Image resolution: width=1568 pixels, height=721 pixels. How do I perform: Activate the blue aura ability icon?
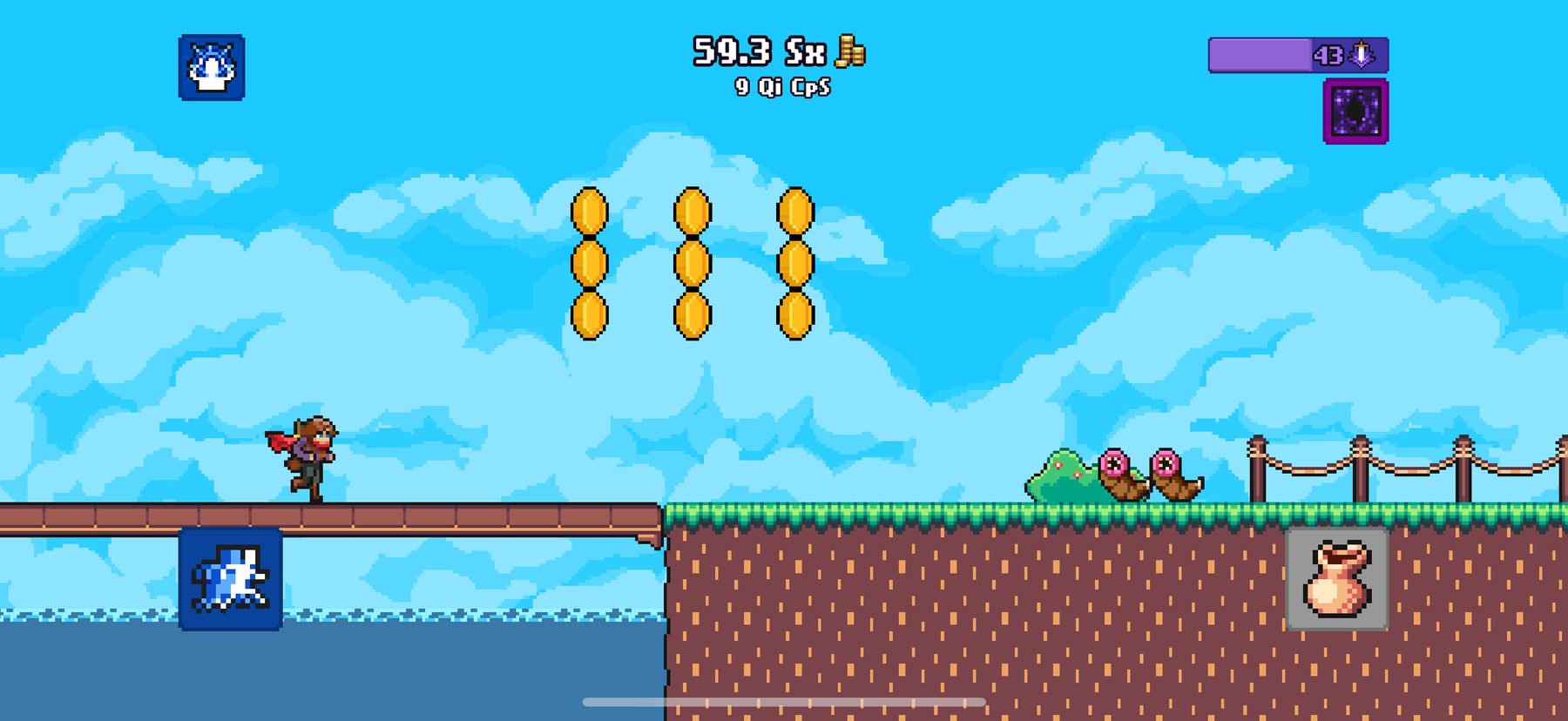[212, 68]
